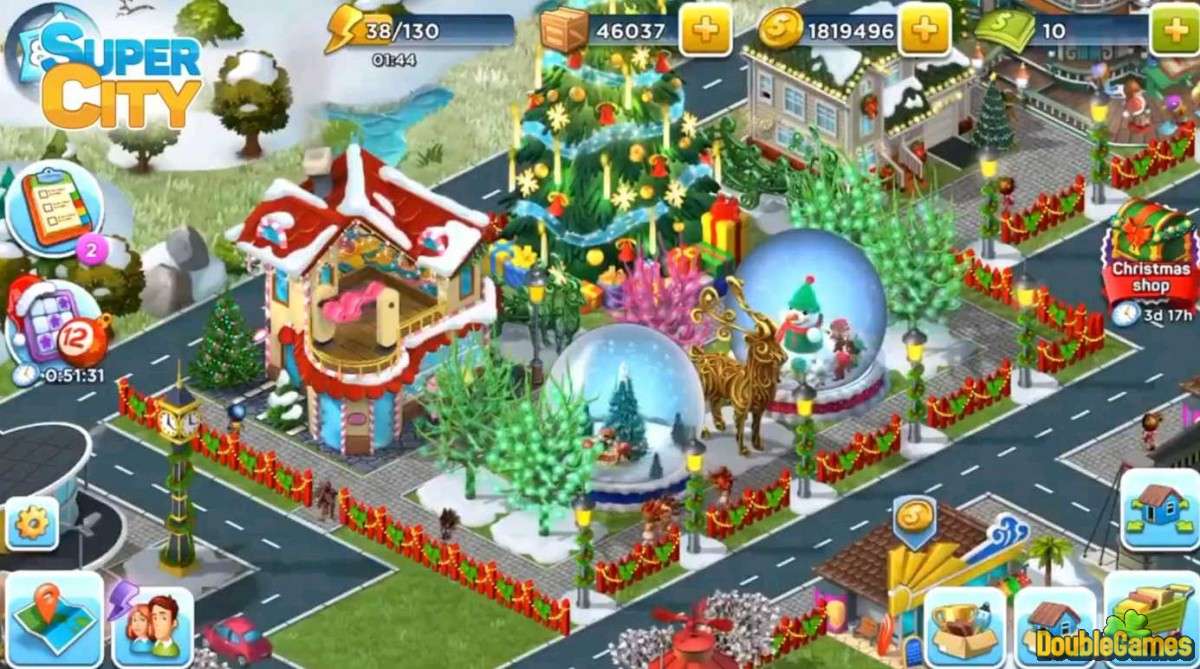
Task: Open the settings gear menu
Action: 31,524
